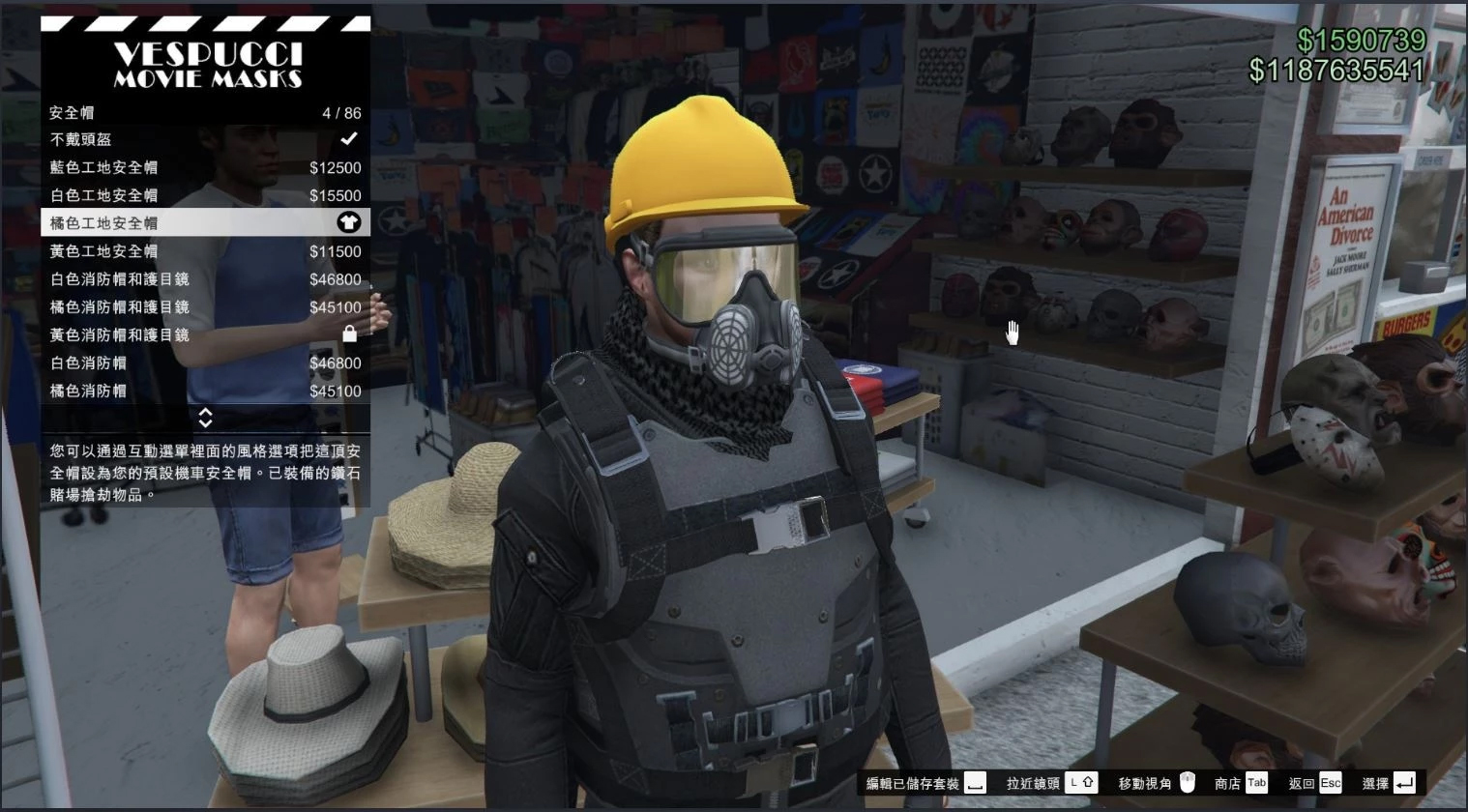Select 白色消防帽和護目鏡 entry
Image resolution: width=1468 pixels, height=812 pixels.
(x=205, y=279)
